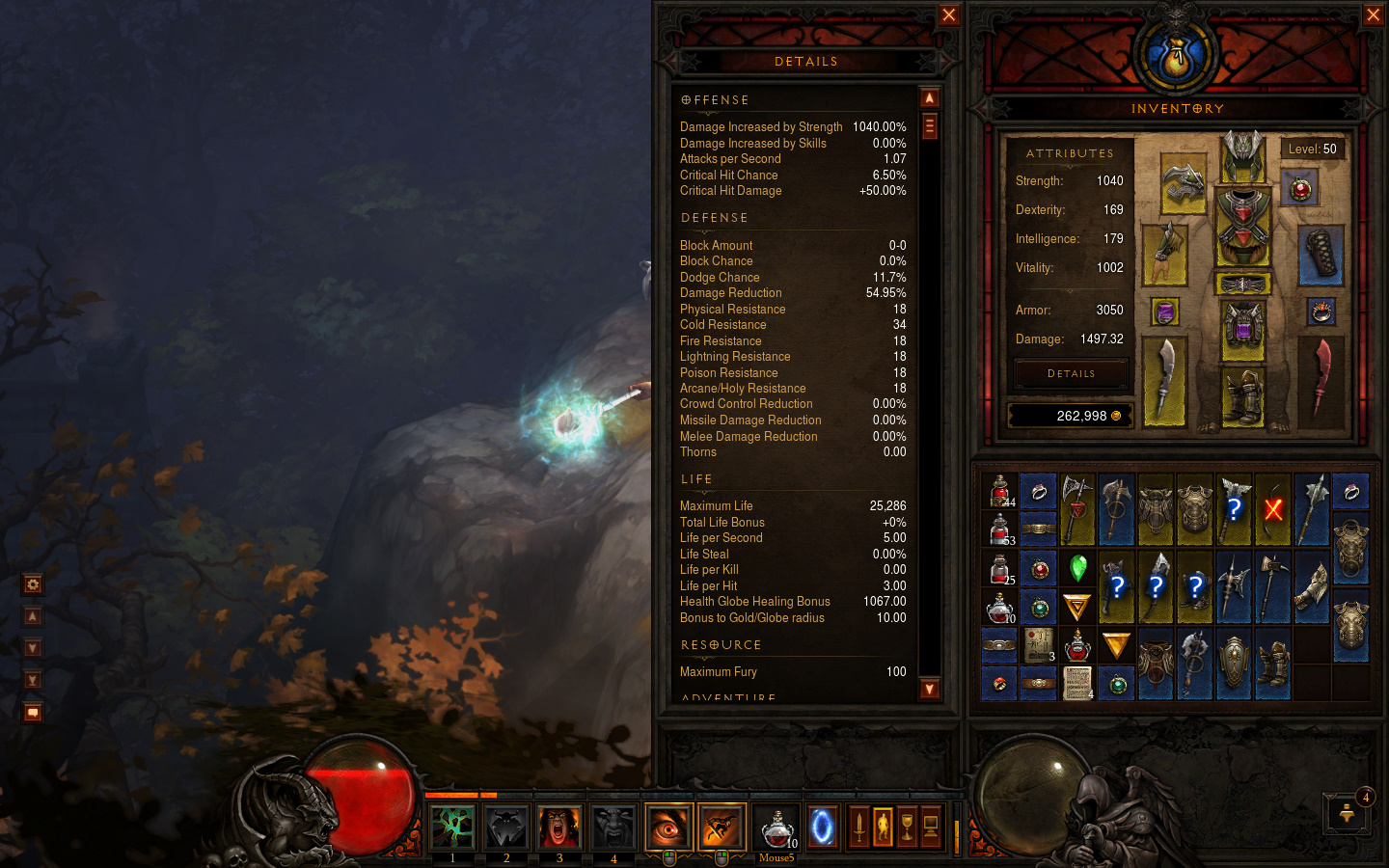Click the blue town portal icon in the action bar

click(822, 827)
